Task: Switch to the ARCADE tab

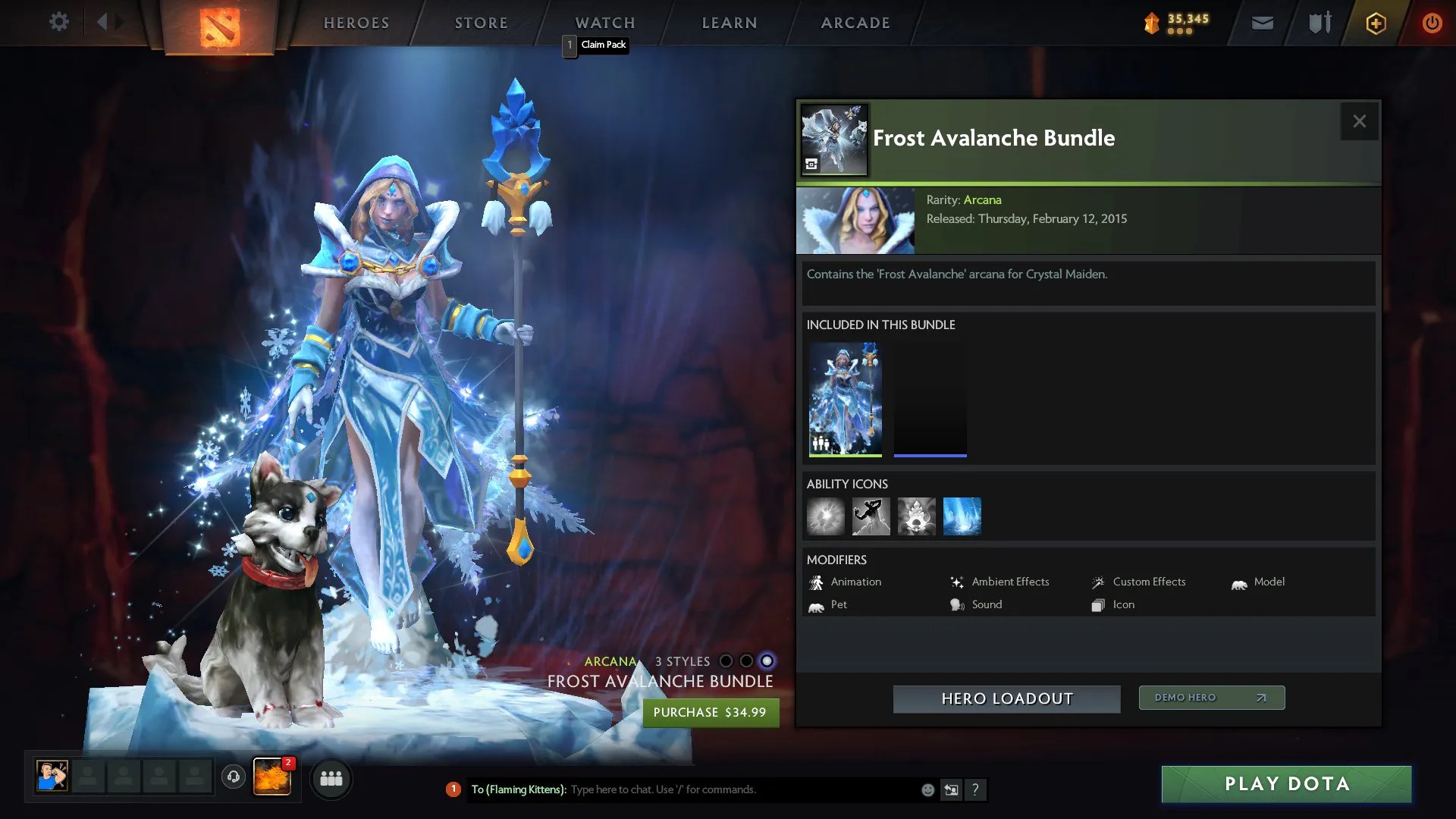Action: click(x=854, y=23)
